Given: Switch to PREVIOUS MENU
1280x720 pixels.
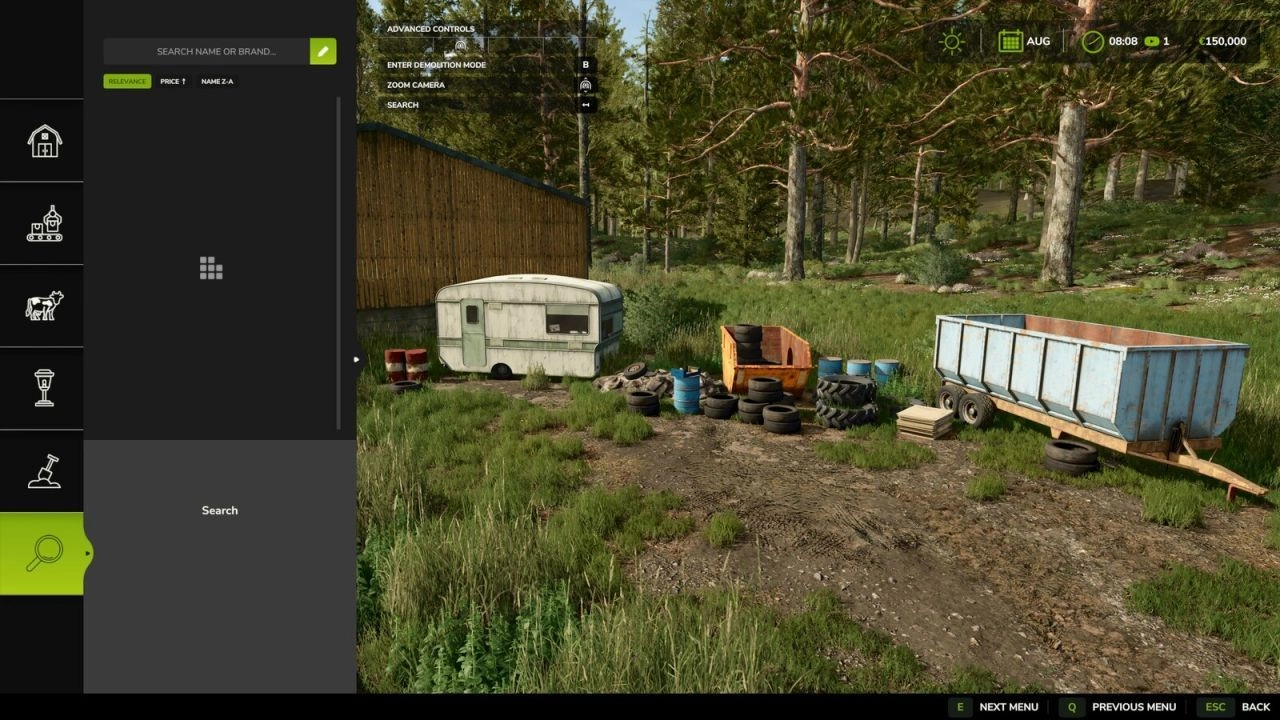Looking at the screenshot, I should [x=1133, y=707].
